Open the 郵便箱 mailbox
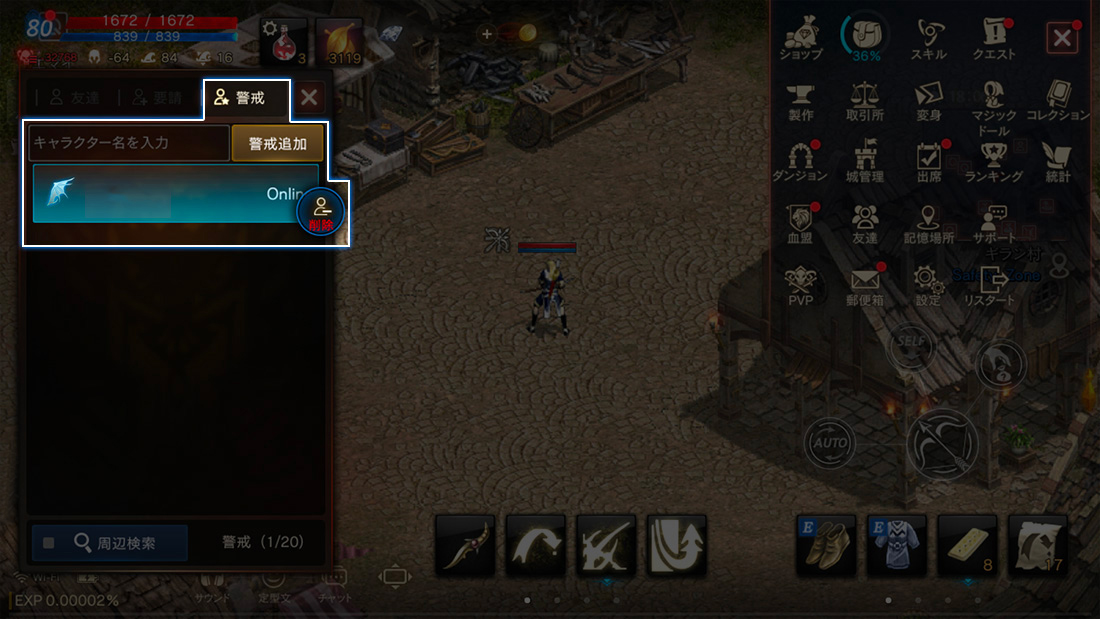This screenshot has width=1100, height=619. pyautogui.click(x=864, y=285)
